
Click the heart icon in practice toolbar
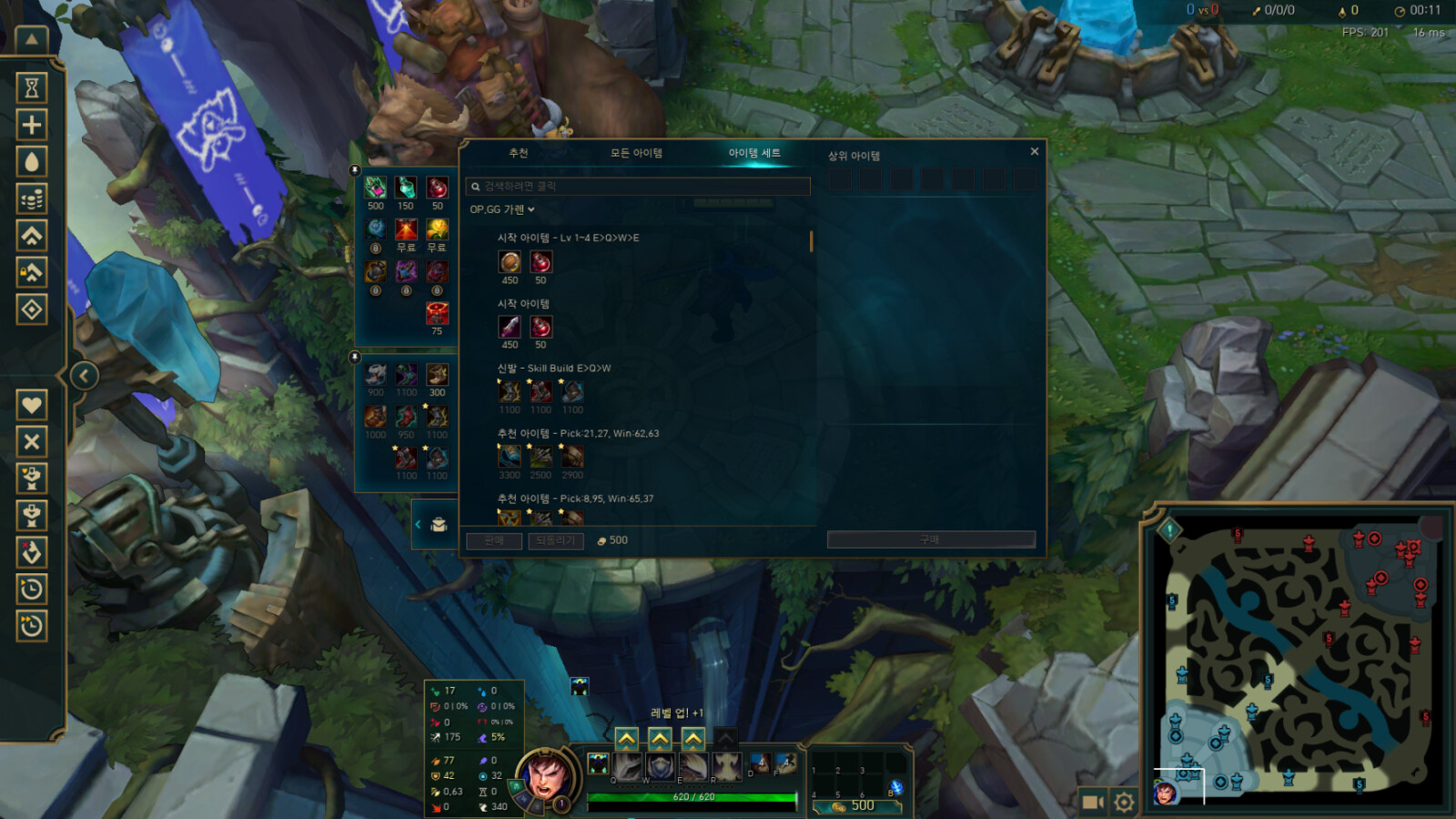[x=32, y=405]
